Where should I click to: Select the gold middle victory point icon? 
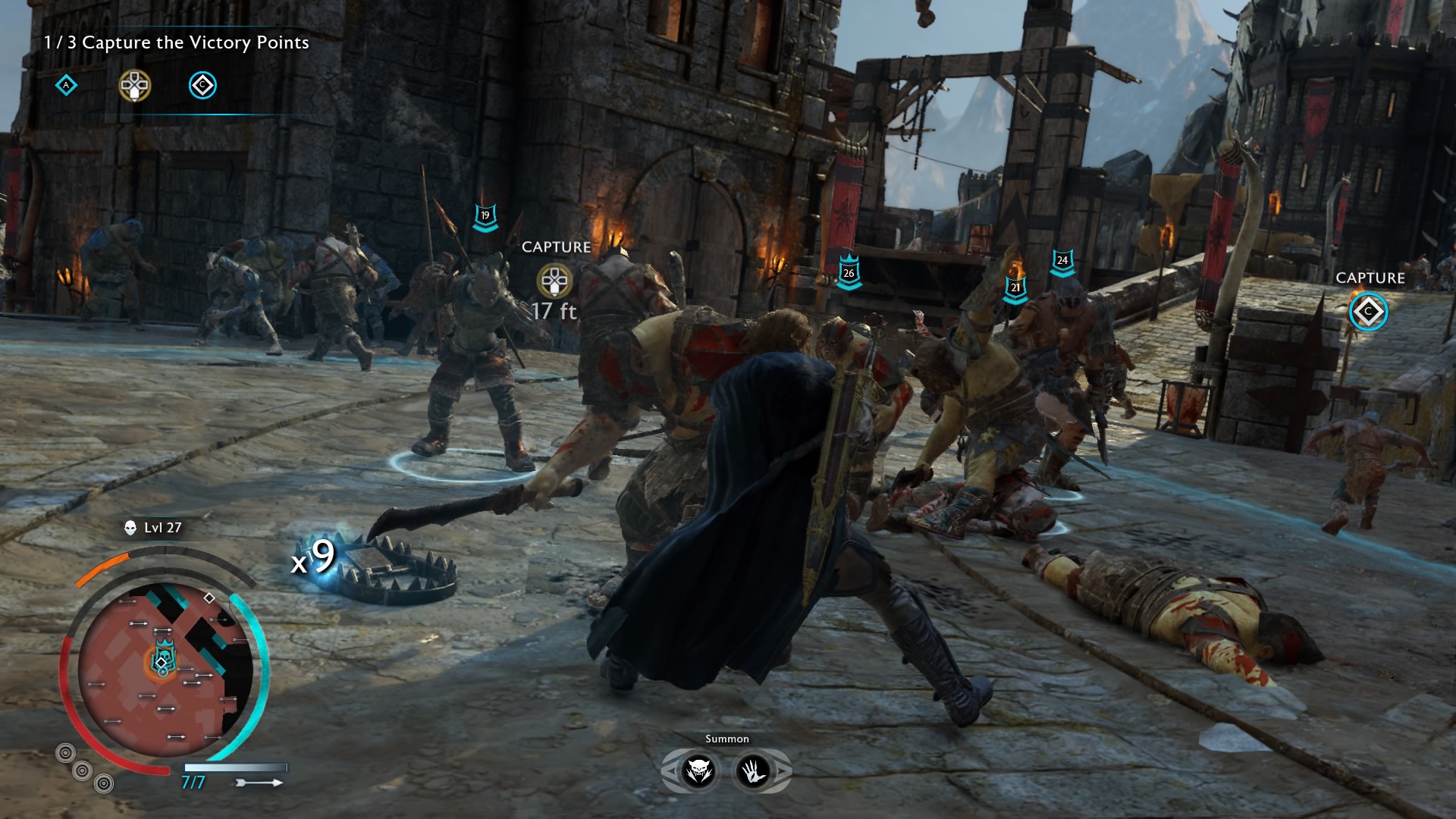(x=135, y=86)
